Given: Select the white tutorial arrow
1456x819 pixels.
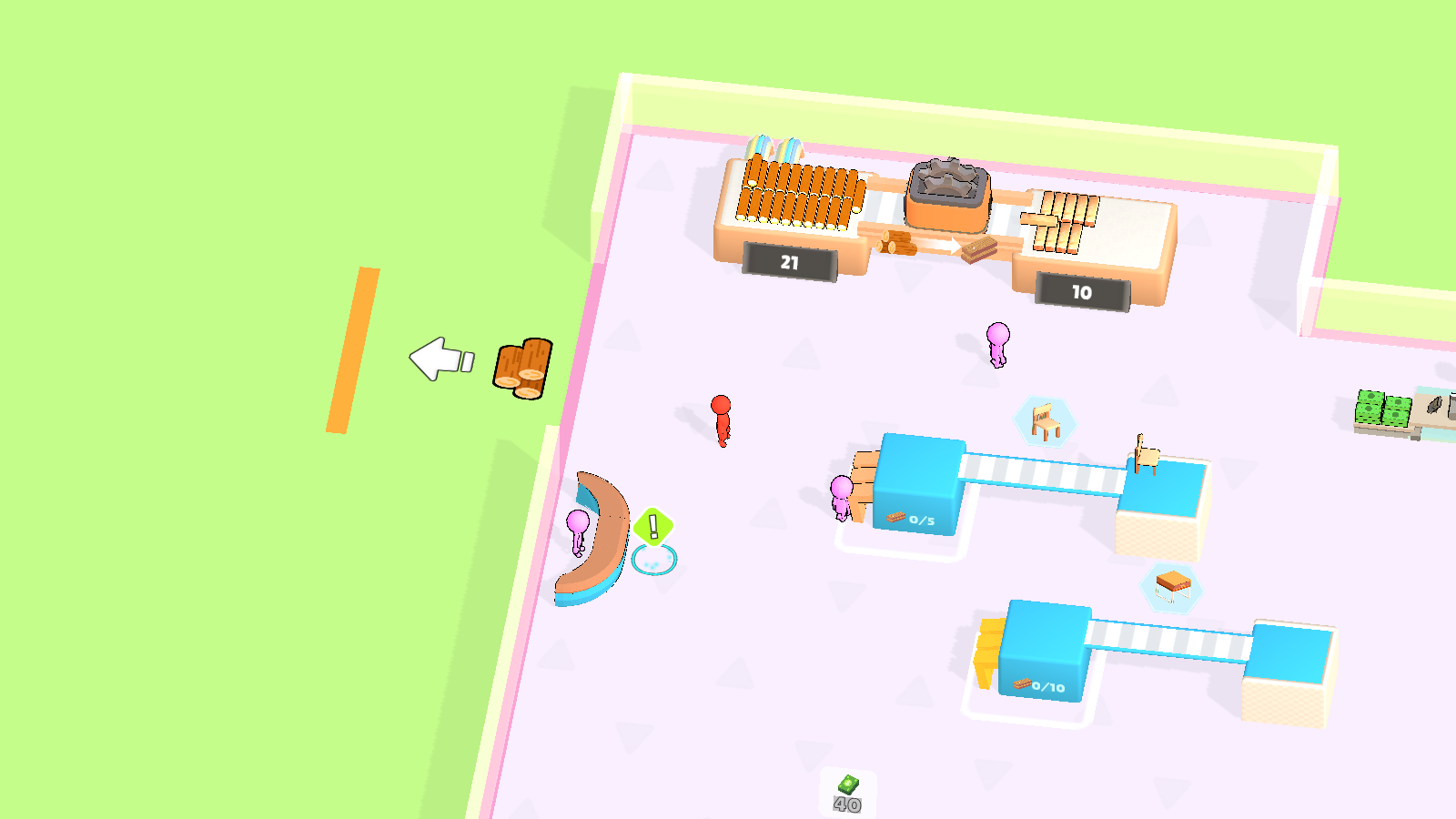Looking at the screenshot, I should tap(439, 358).
